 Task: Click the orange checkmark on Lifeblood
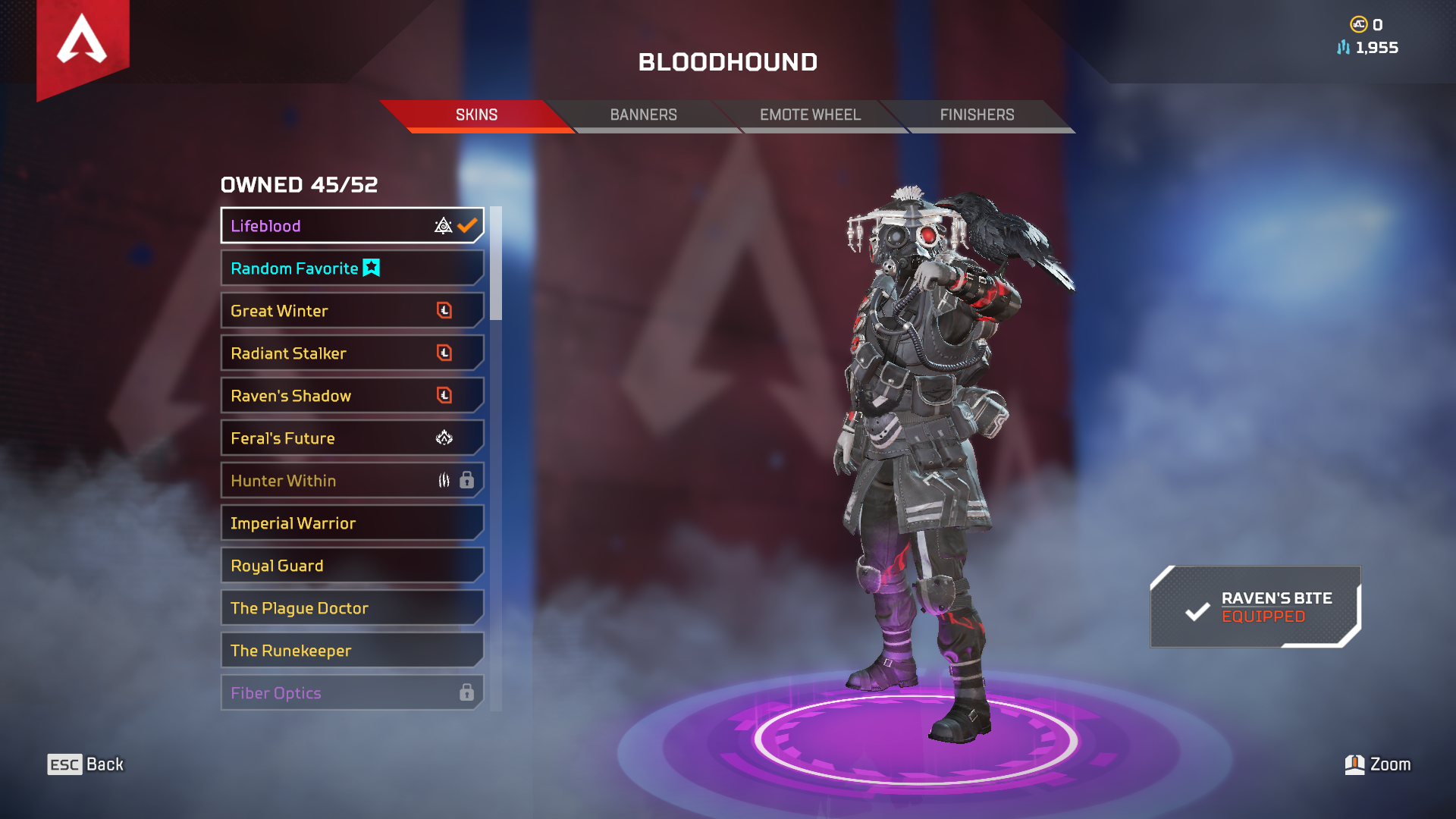click(x=467, y=224)
